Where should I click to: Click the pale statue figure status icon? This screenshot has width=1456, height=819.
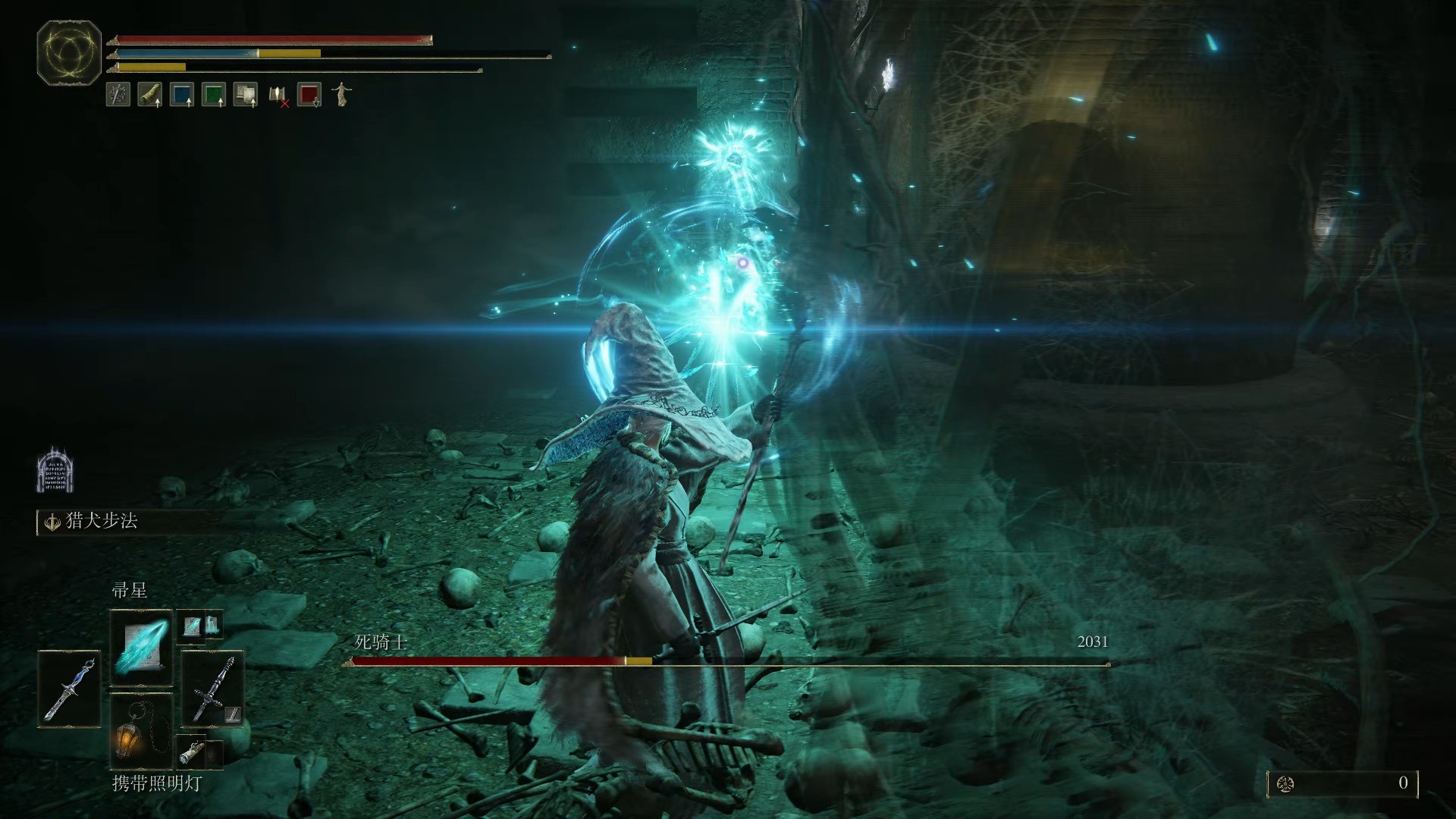(341, 95)
